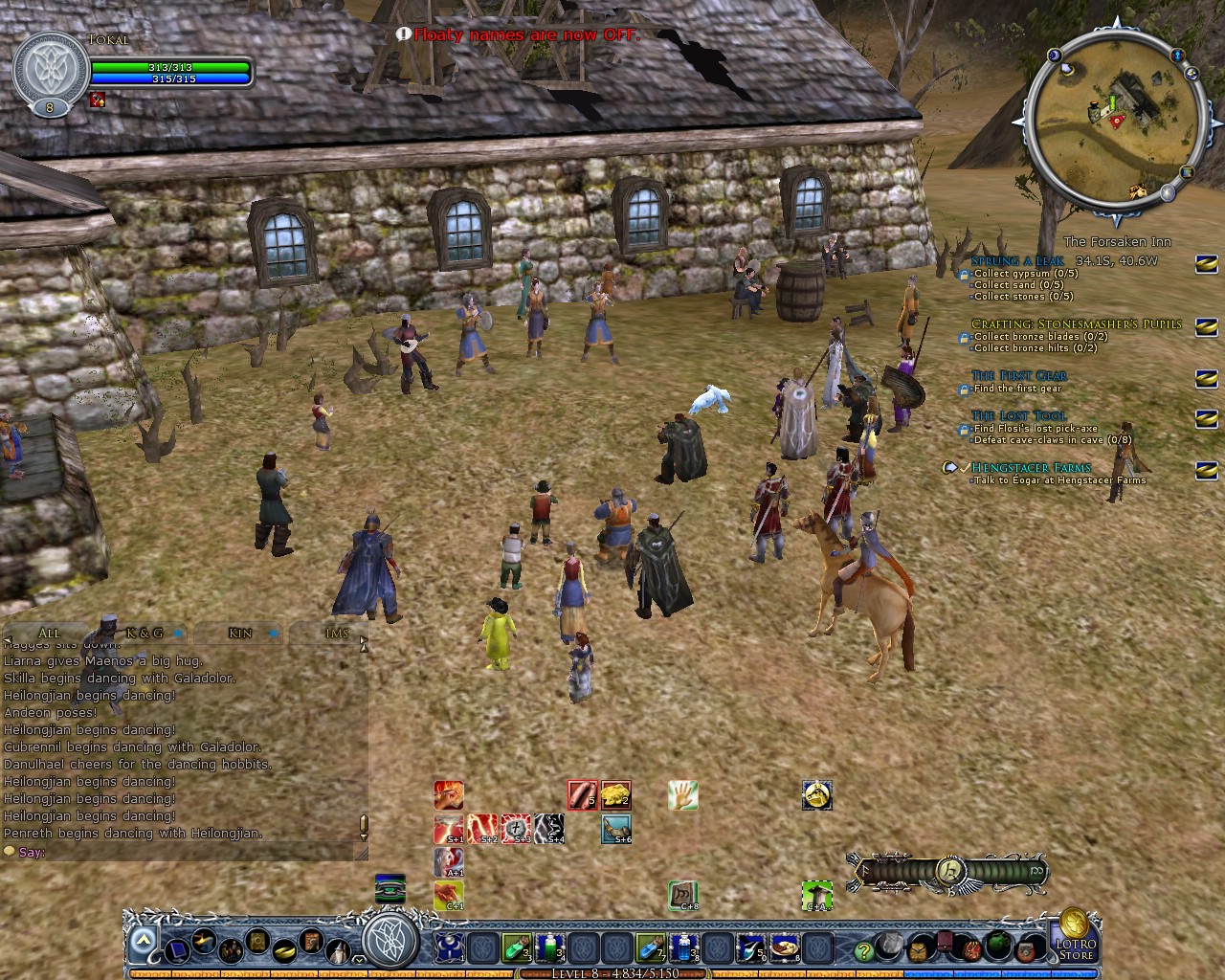Activate the S+1 lightning skill

[448, 828]
